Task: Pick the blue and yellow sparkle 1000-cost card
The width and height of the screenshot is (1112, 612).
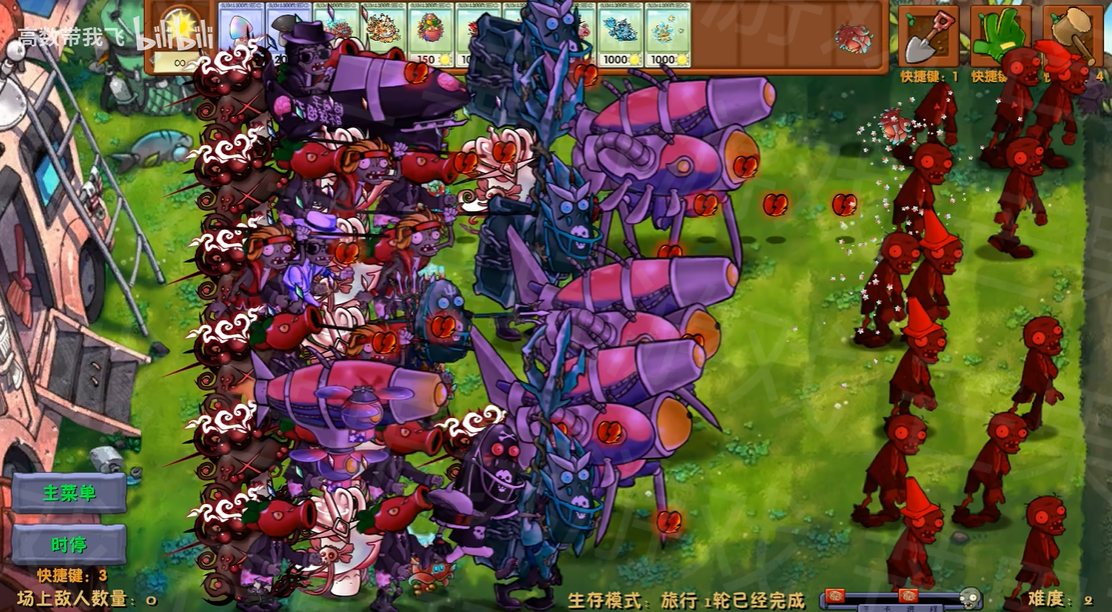Action: pos(667,34)
